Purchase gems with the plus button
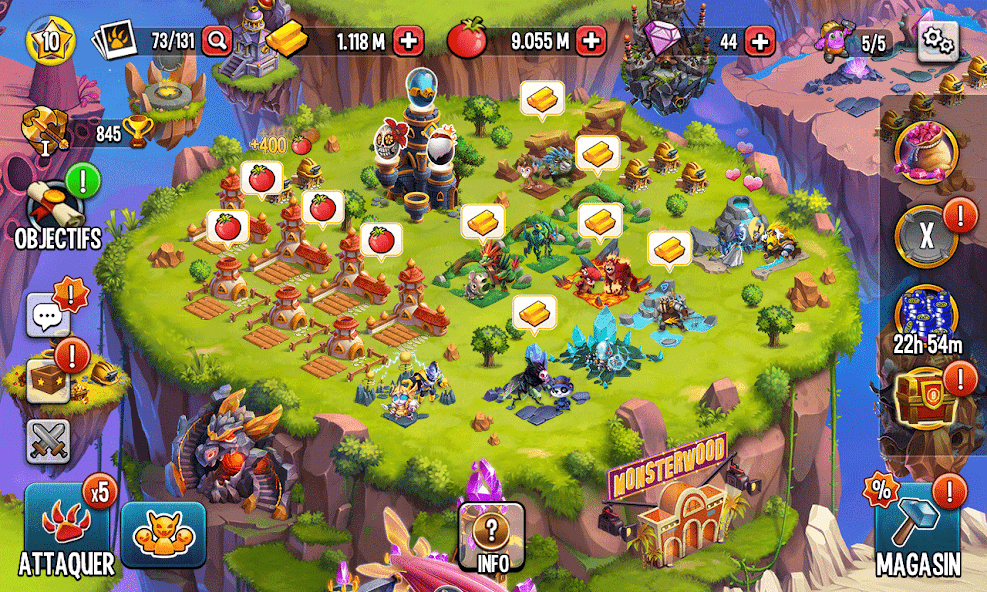The height and width of the screenshot is (592, 987). click(x=760, y=41)
